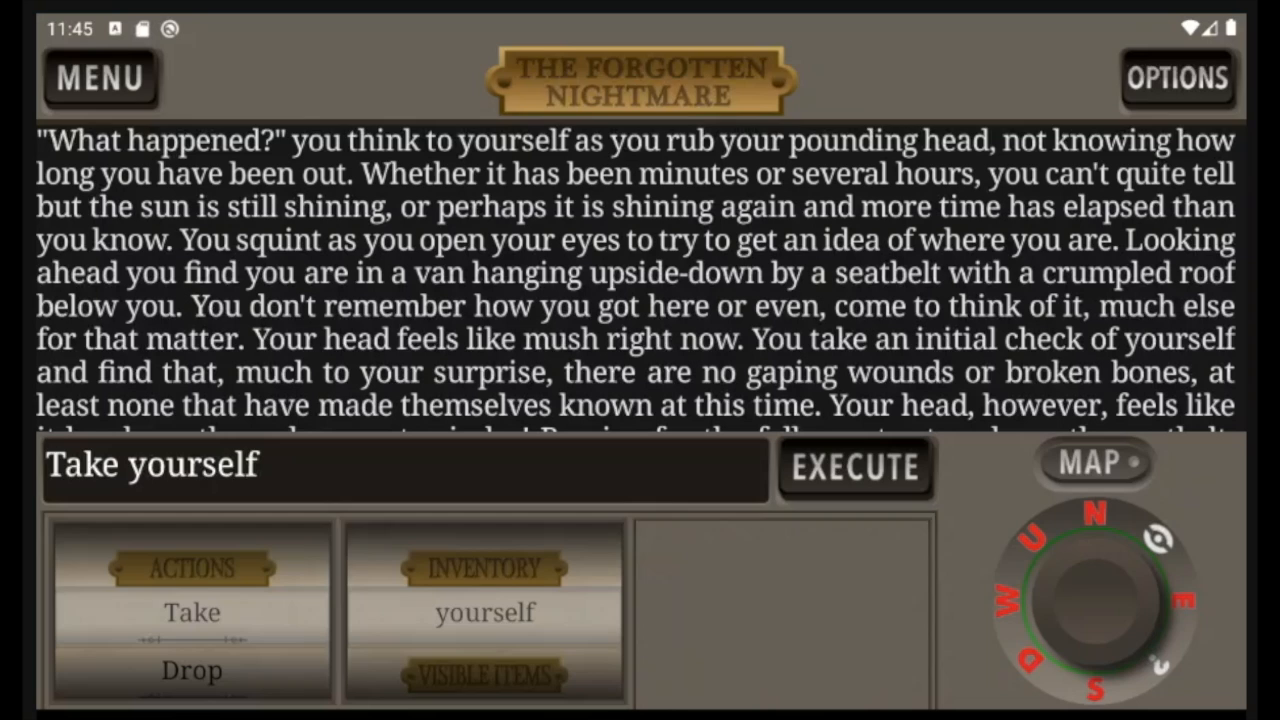This screenshot has height=720, width=1280.
Task: Show the VISIBLE ITEMS list
Action: [485, 675]
